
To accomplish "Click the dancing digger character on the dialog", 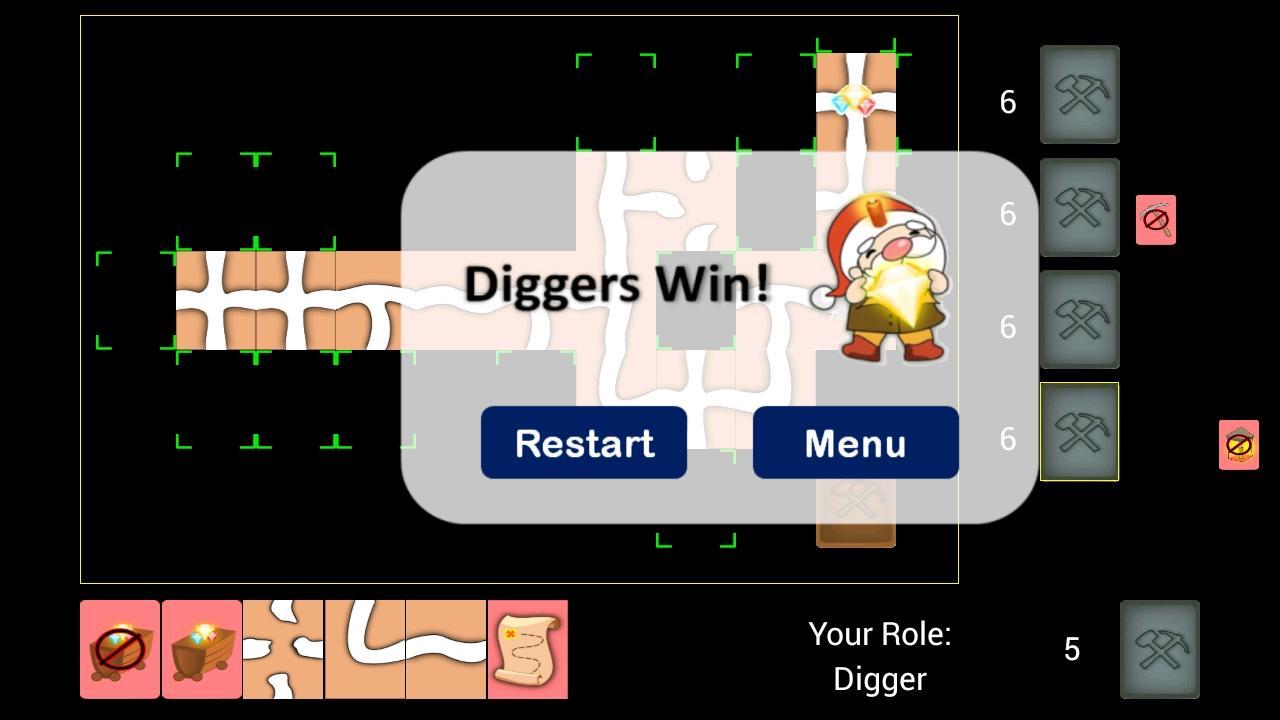I will (x=885, y=278).
